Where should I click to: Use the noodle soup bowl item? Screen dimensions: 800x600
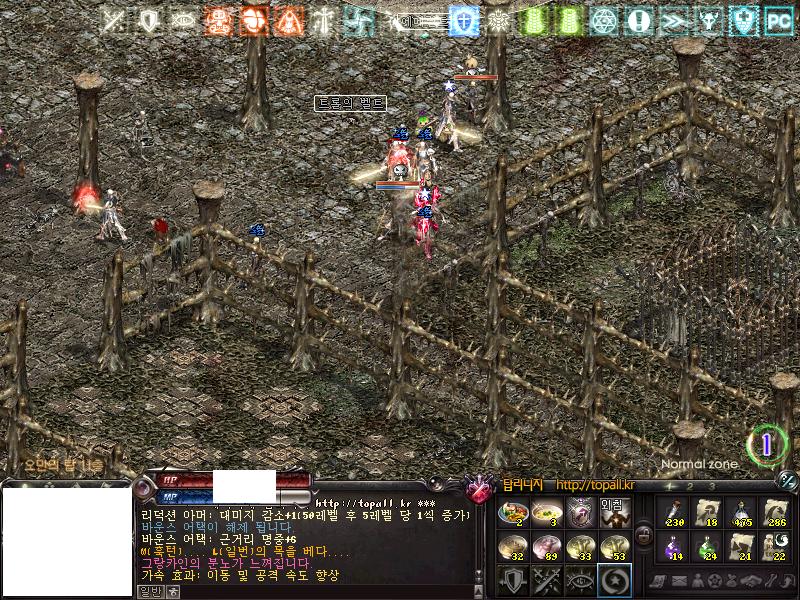click(546, 515)
